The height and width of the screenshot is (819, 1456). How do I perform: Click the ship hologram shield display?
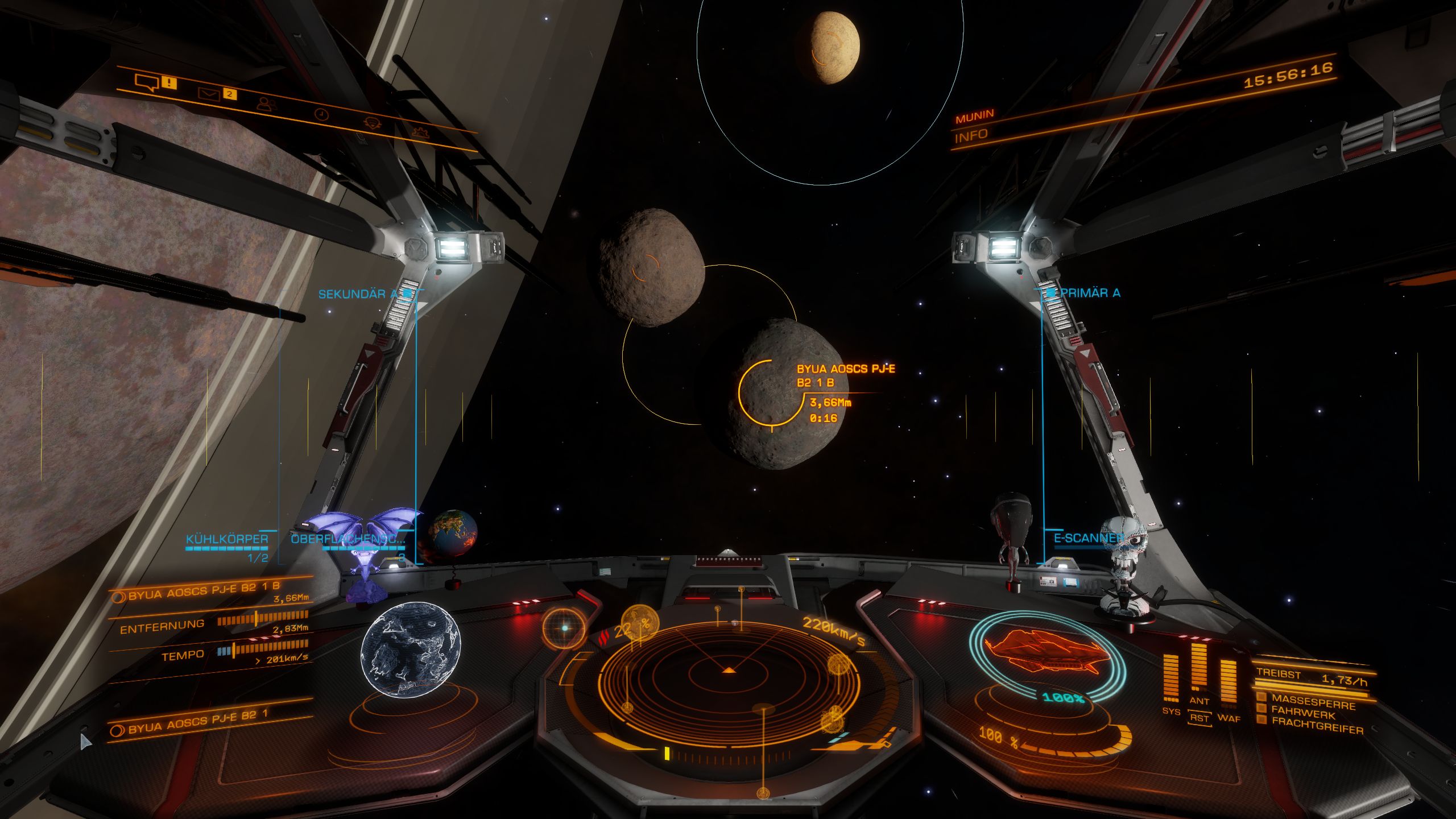(x=1046, y=653)
